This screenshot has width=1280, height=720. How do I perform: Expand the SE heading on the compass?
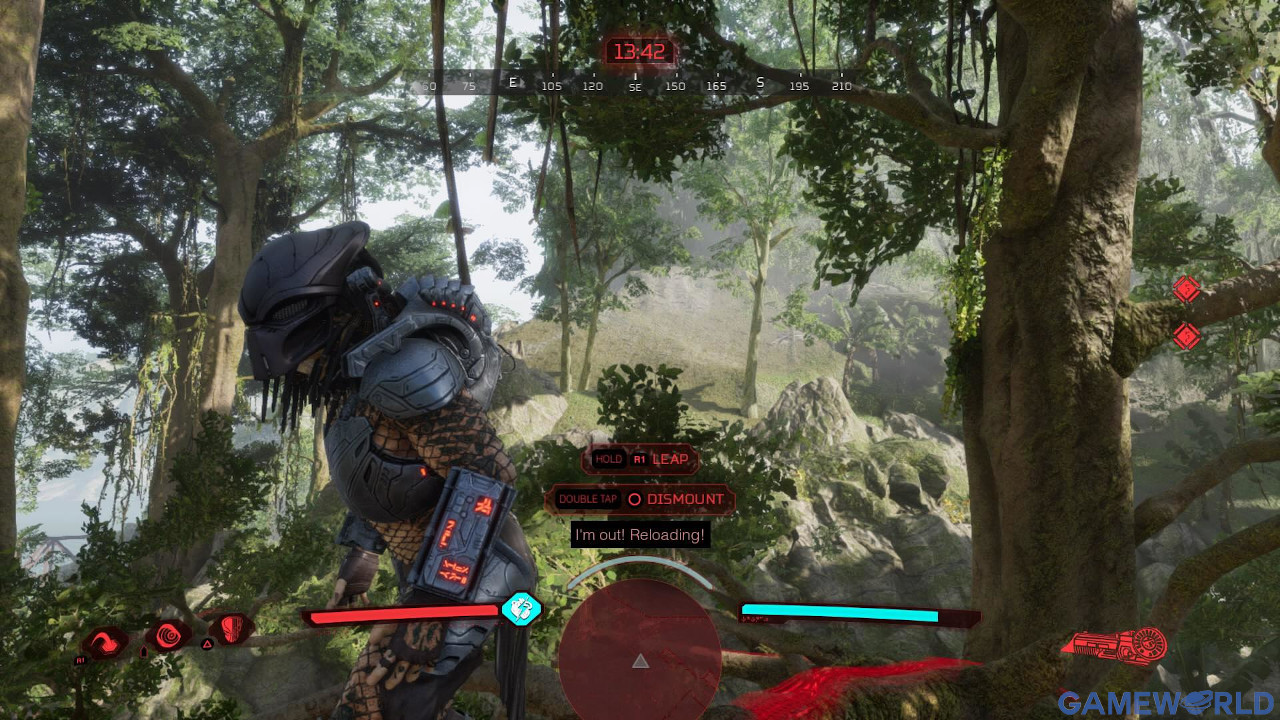633,87
